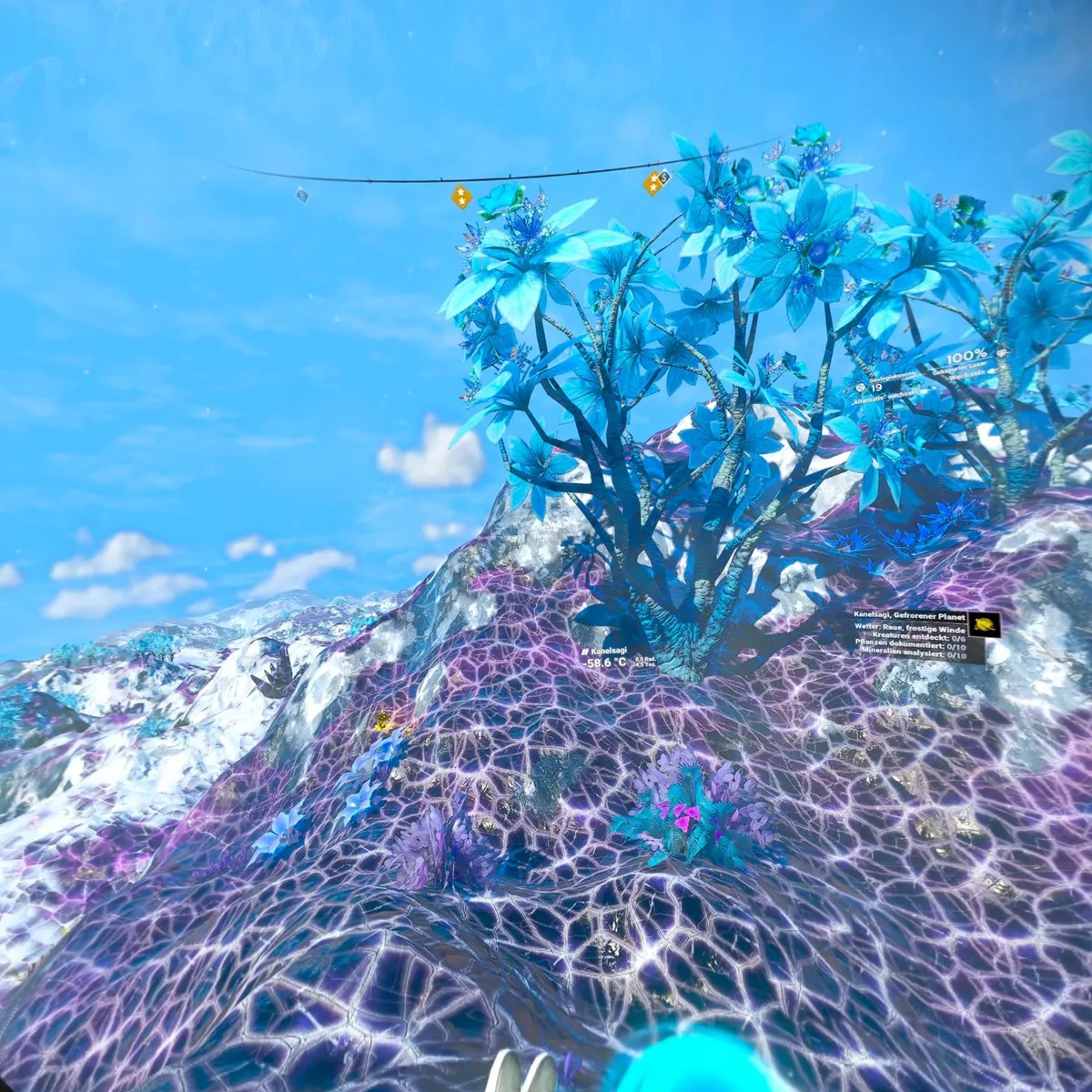Click the yellow planet icon for Kanelsagi
The height and width of the screenshot is (1092, 1092).
point(984,624)
